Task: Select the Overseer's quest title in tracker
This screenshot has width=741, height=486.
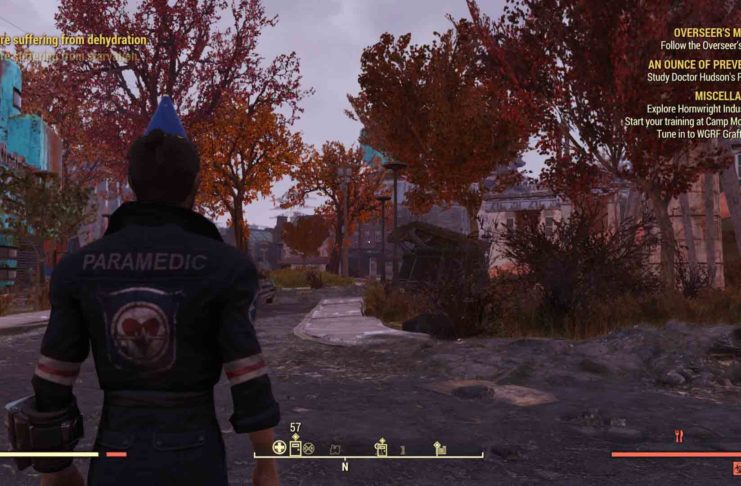Action: tap(706, 33)
